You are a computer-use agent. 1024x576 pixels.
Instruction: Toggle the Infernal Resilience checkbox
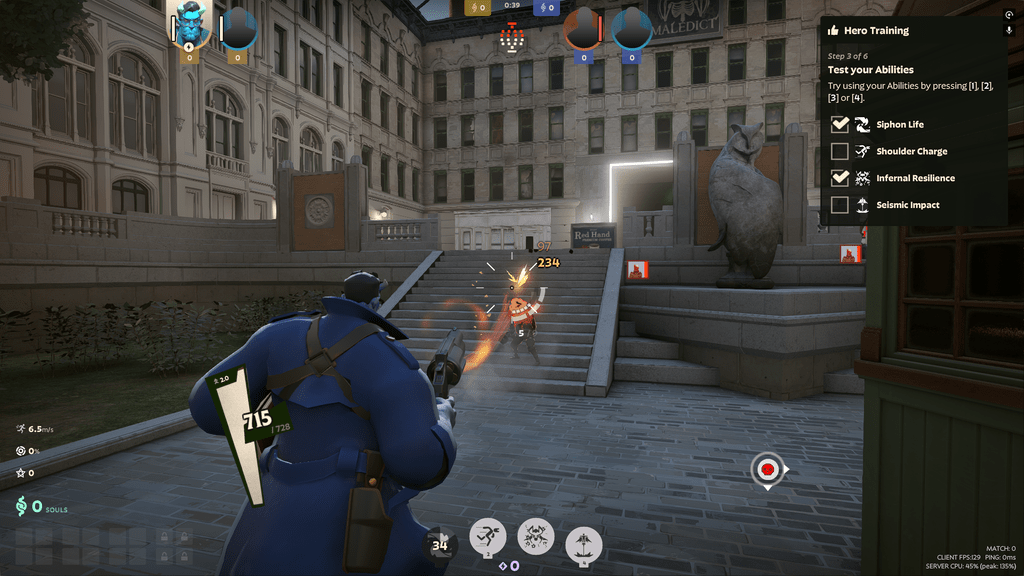840,178
